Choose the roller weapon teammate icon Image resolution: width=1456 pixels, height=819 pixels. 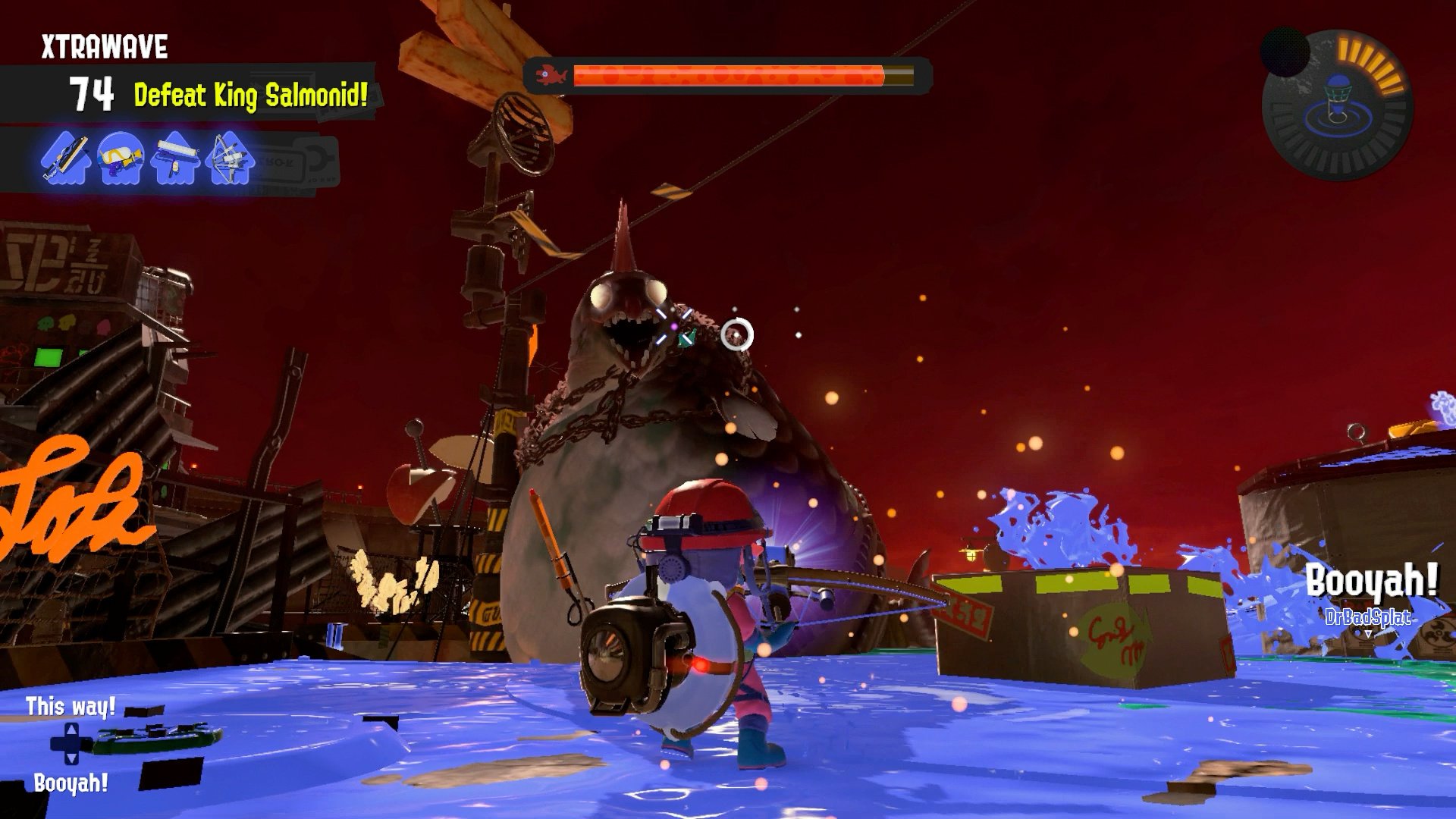point(176,160)
